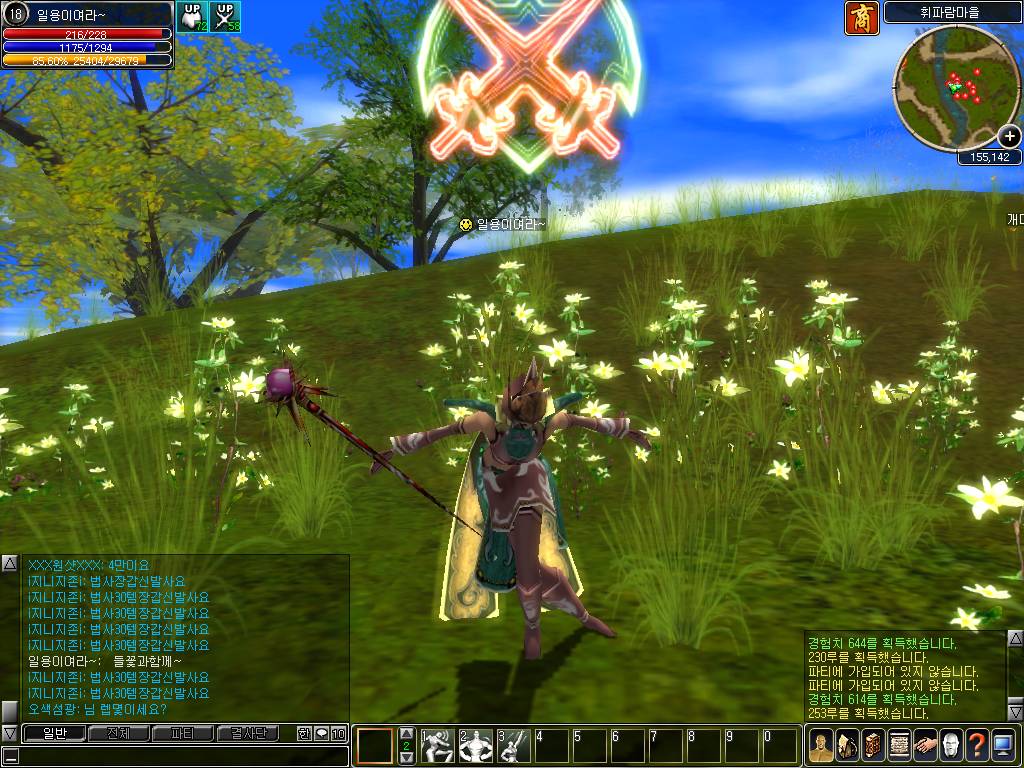
Task: Open the character info portrait icon
Action: (821, 746)
